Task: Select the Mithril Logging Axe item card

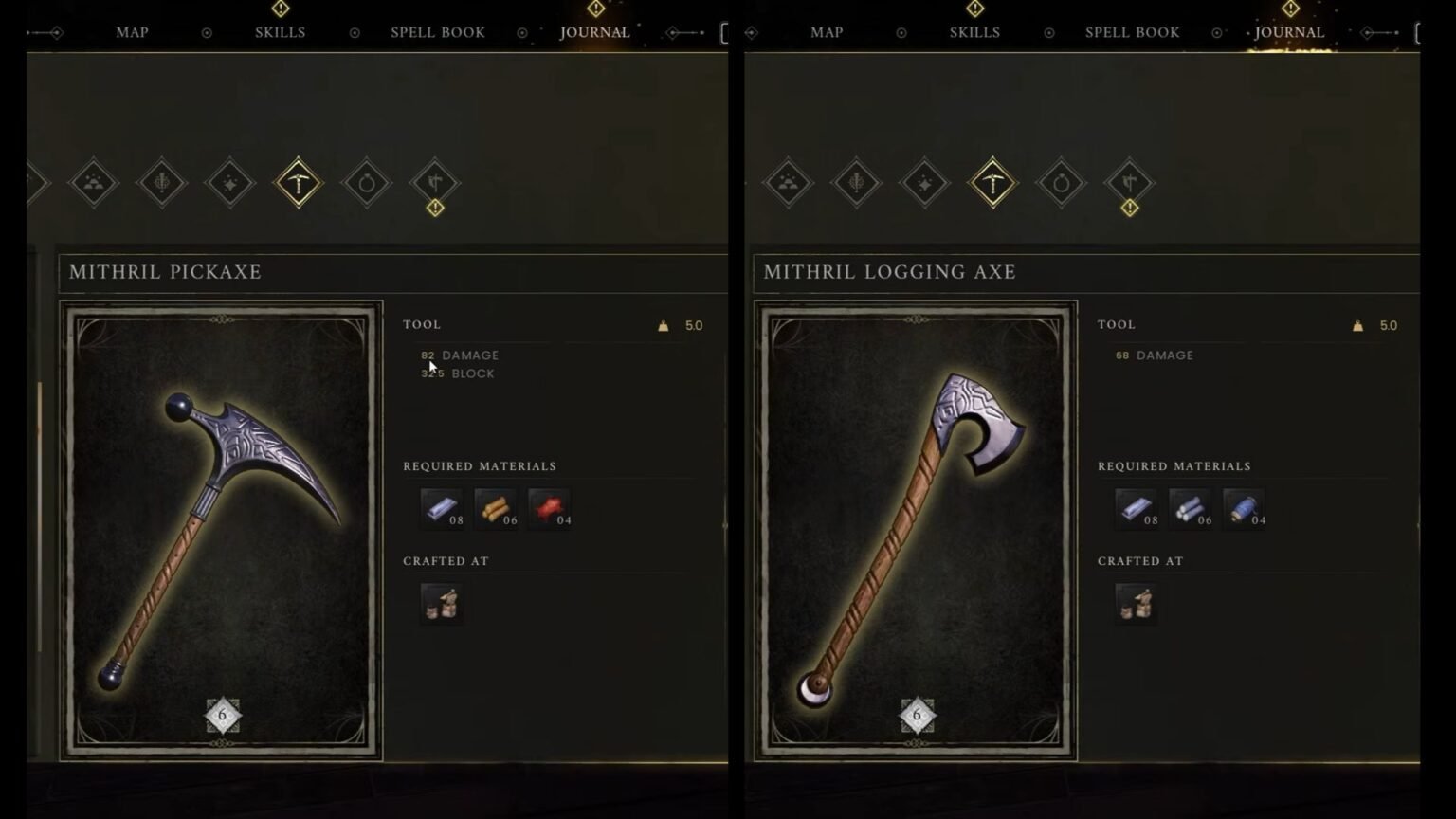Action: coord(916,531)
